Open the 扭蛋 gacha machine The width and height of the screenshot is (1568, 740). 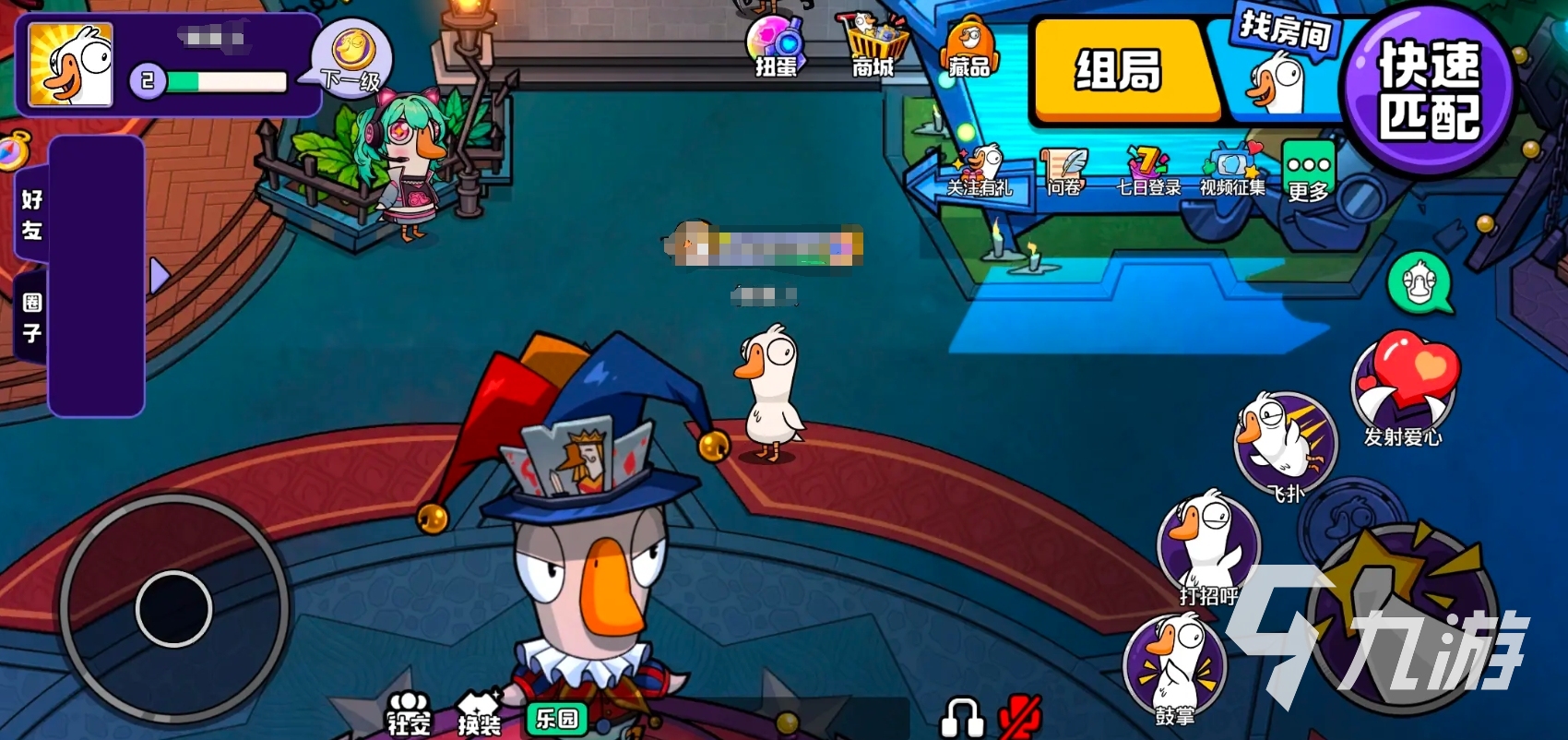coord(777,42)
